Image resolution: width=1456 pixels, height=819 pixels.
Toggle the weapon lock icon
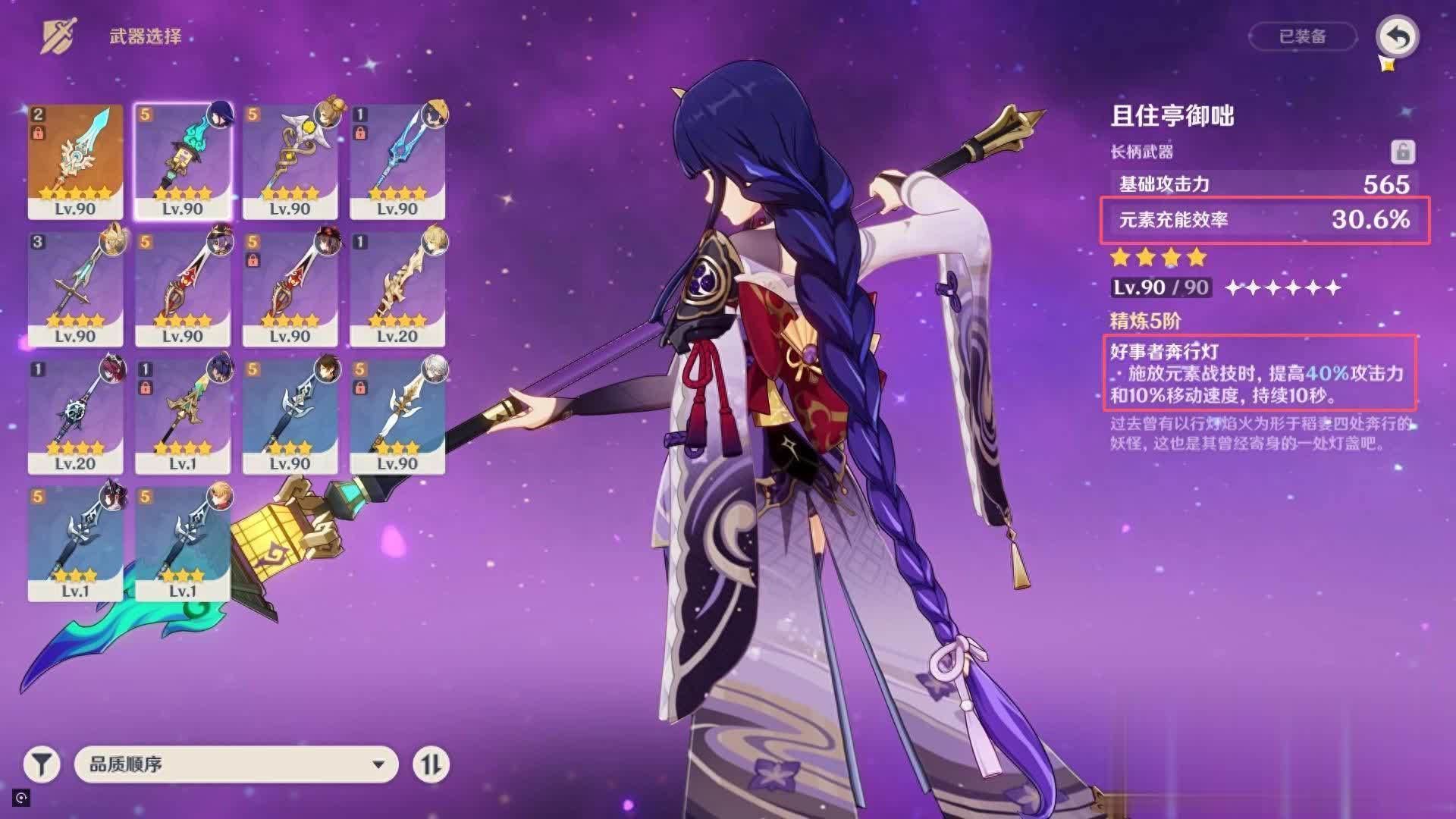[x=1402, y=152]
